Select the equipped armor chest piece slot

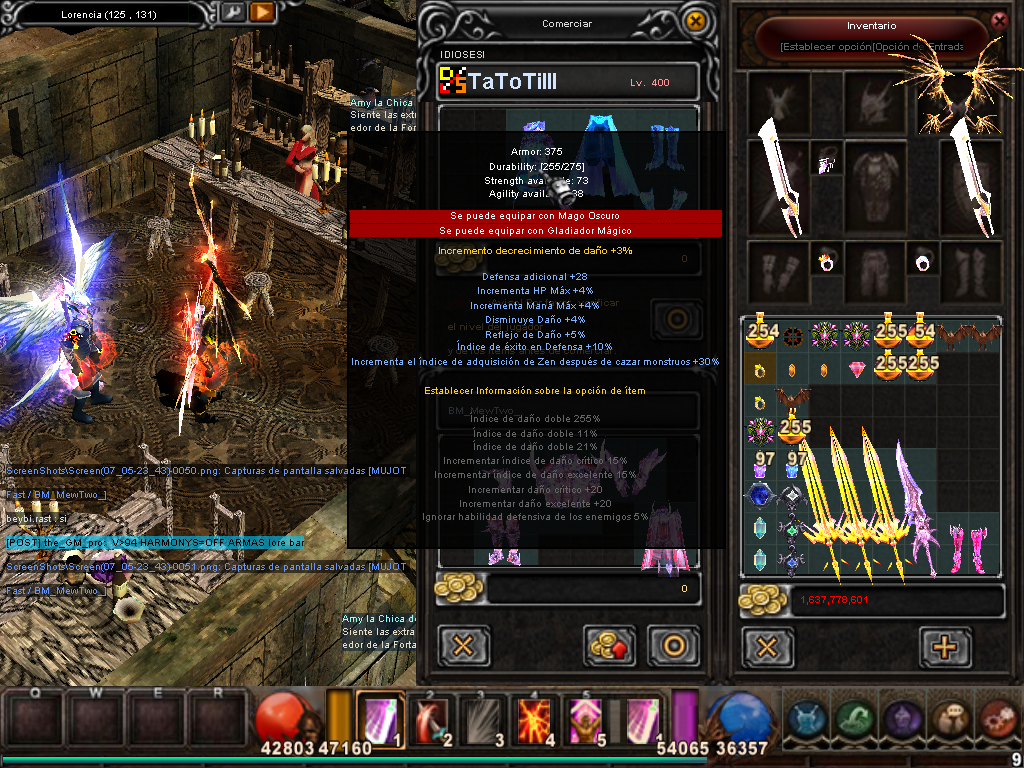coord(868,172)
